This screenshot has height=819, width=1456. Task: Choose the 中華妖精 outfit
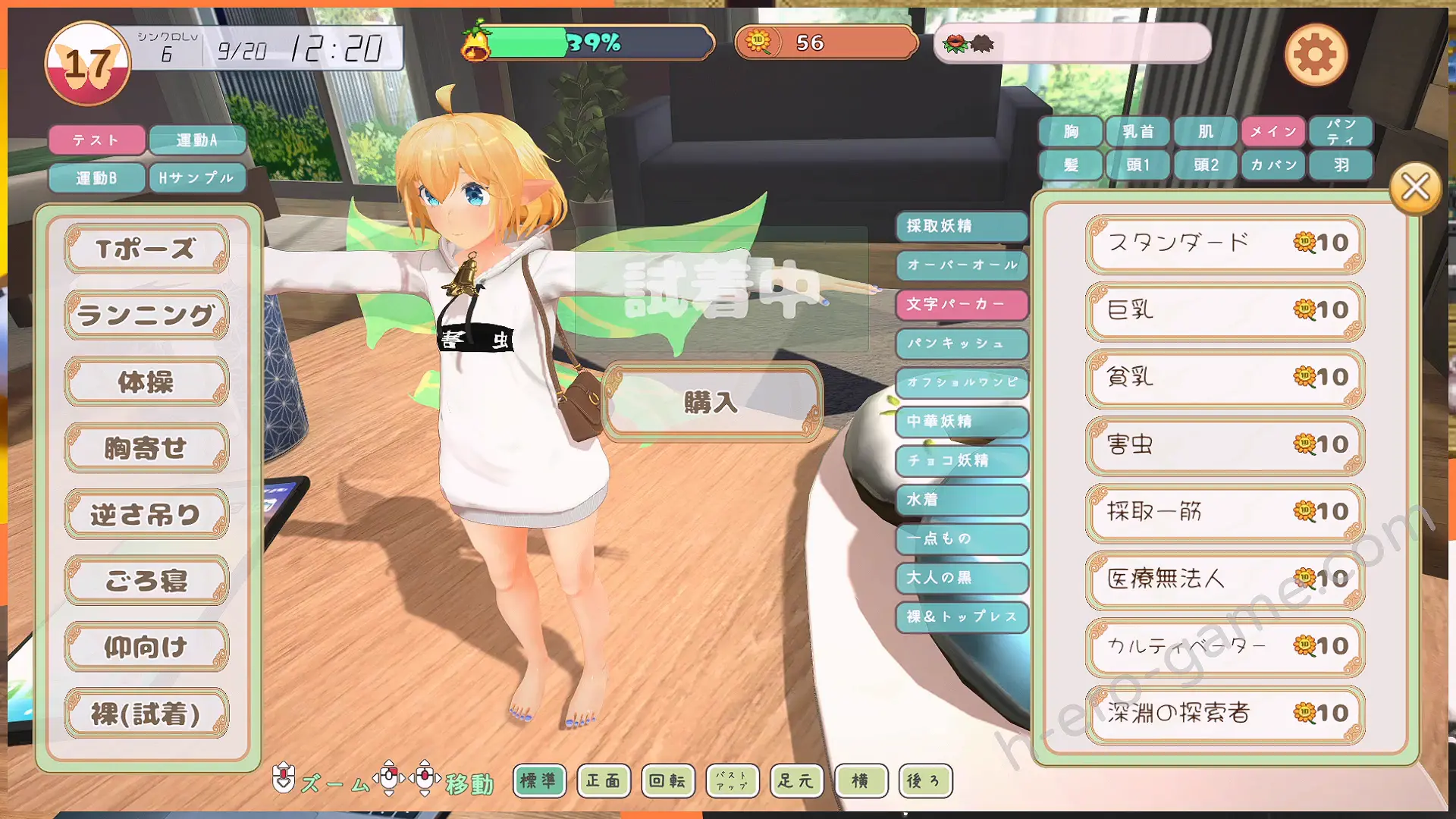pyautogui.click(x=962, y=421)
